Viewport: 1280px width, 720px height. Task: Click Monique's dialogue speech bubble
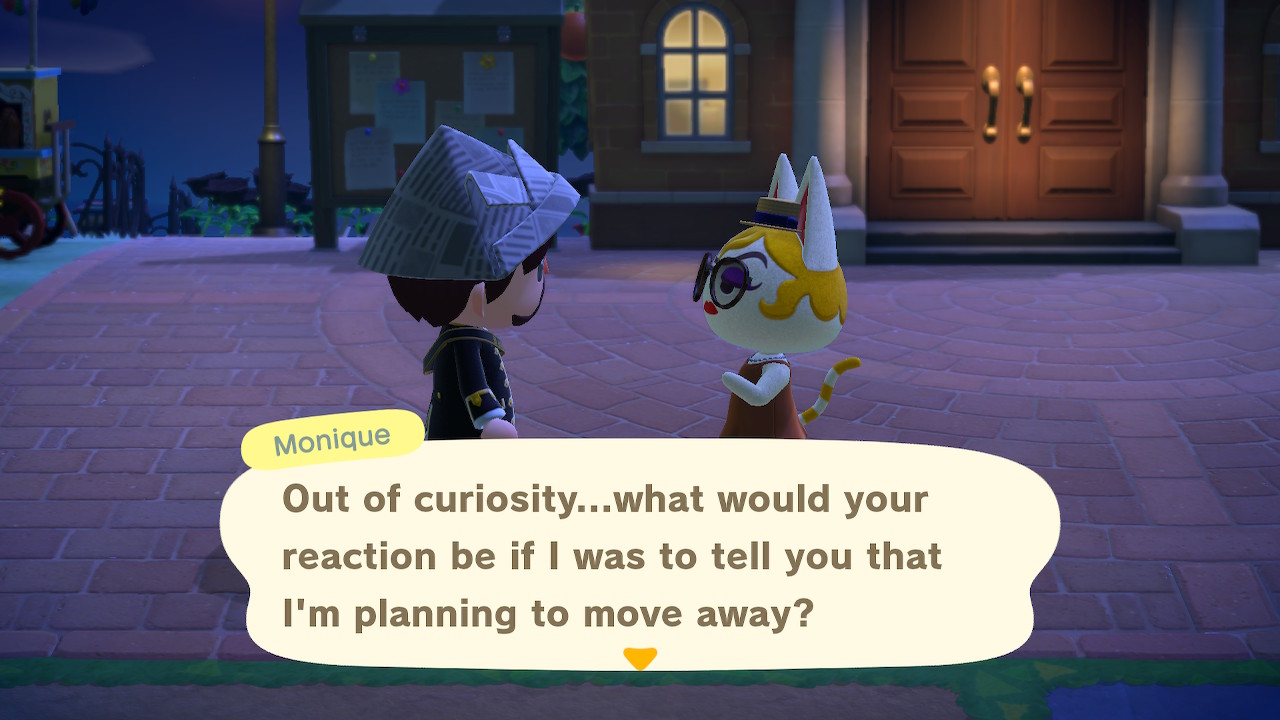(x=640, y=555)
